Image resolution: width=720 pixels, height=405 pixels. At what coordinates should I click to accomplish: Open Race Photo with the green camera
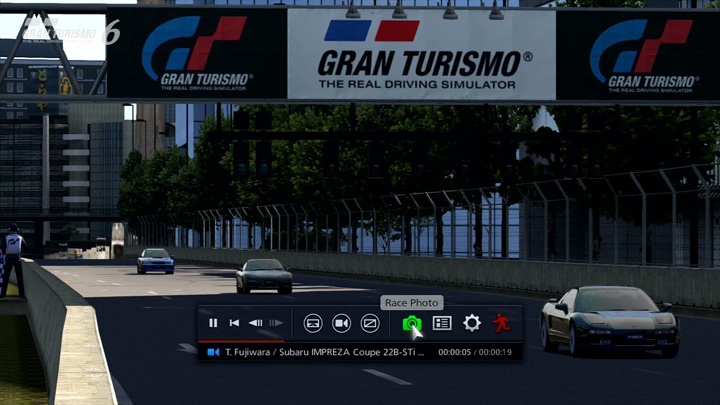[x=411, y=323]
